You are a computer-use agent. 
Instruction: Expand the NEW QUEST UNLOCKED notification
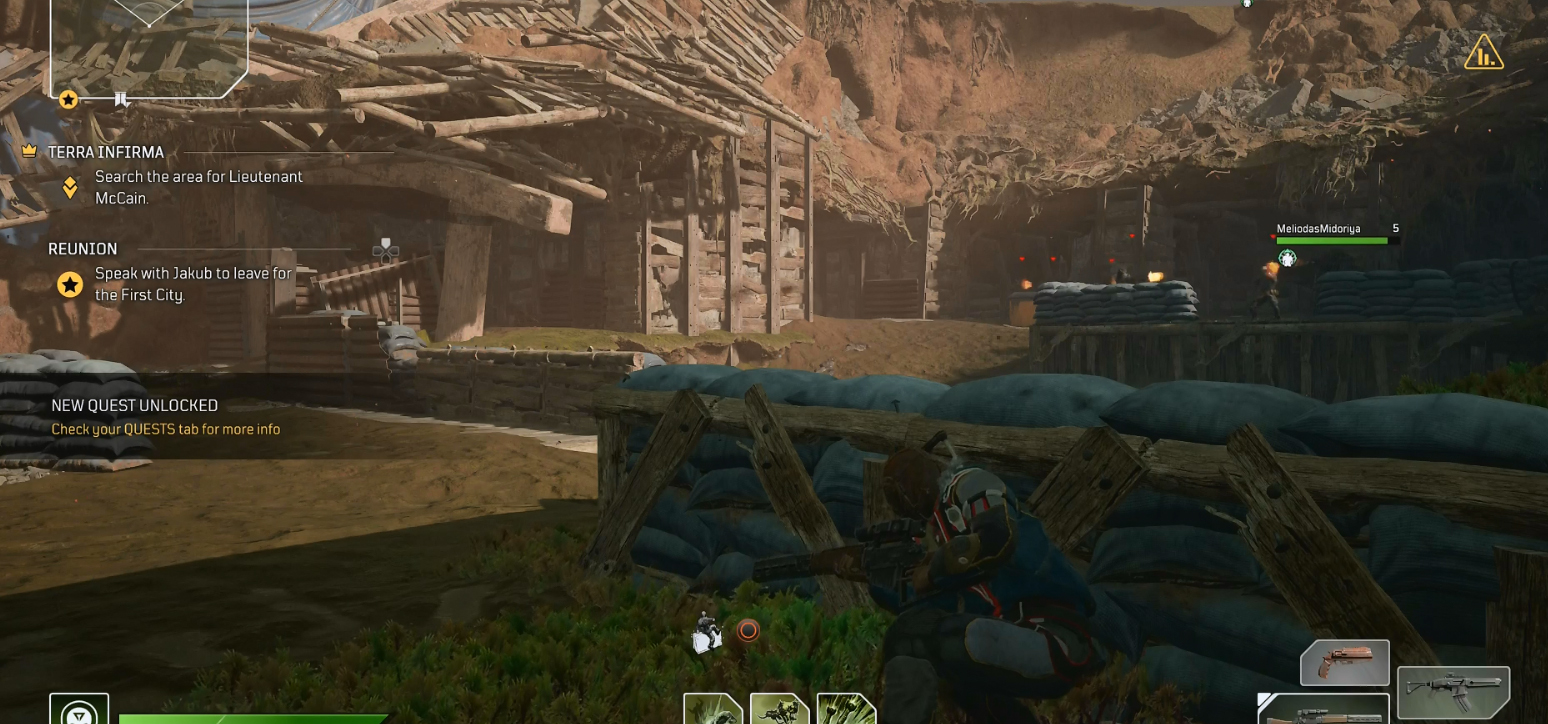coord(134,406)
